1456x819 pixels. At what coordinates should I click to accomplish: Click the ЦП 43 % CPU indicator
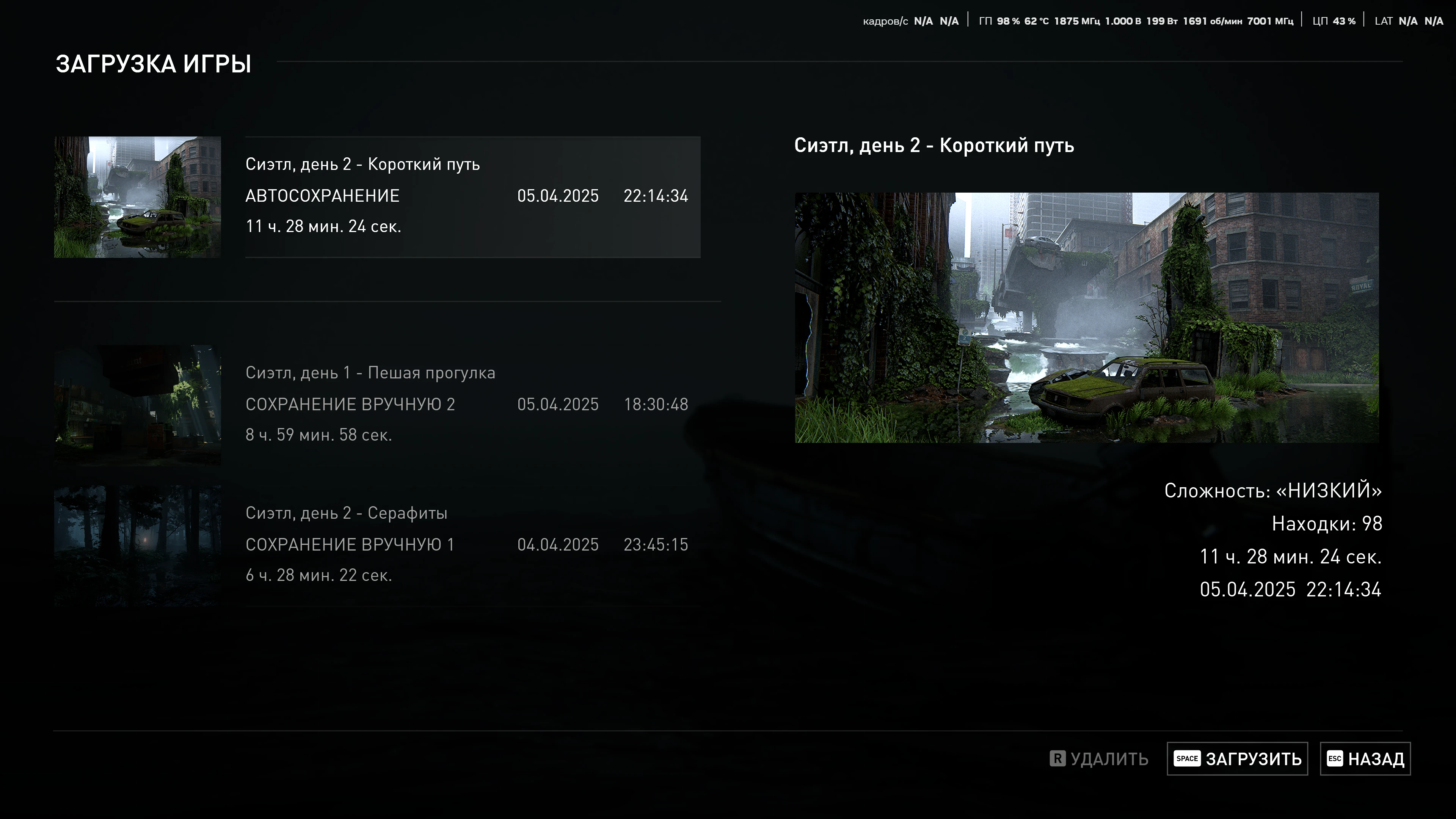pyautogui.click(x=1334, y=20)
